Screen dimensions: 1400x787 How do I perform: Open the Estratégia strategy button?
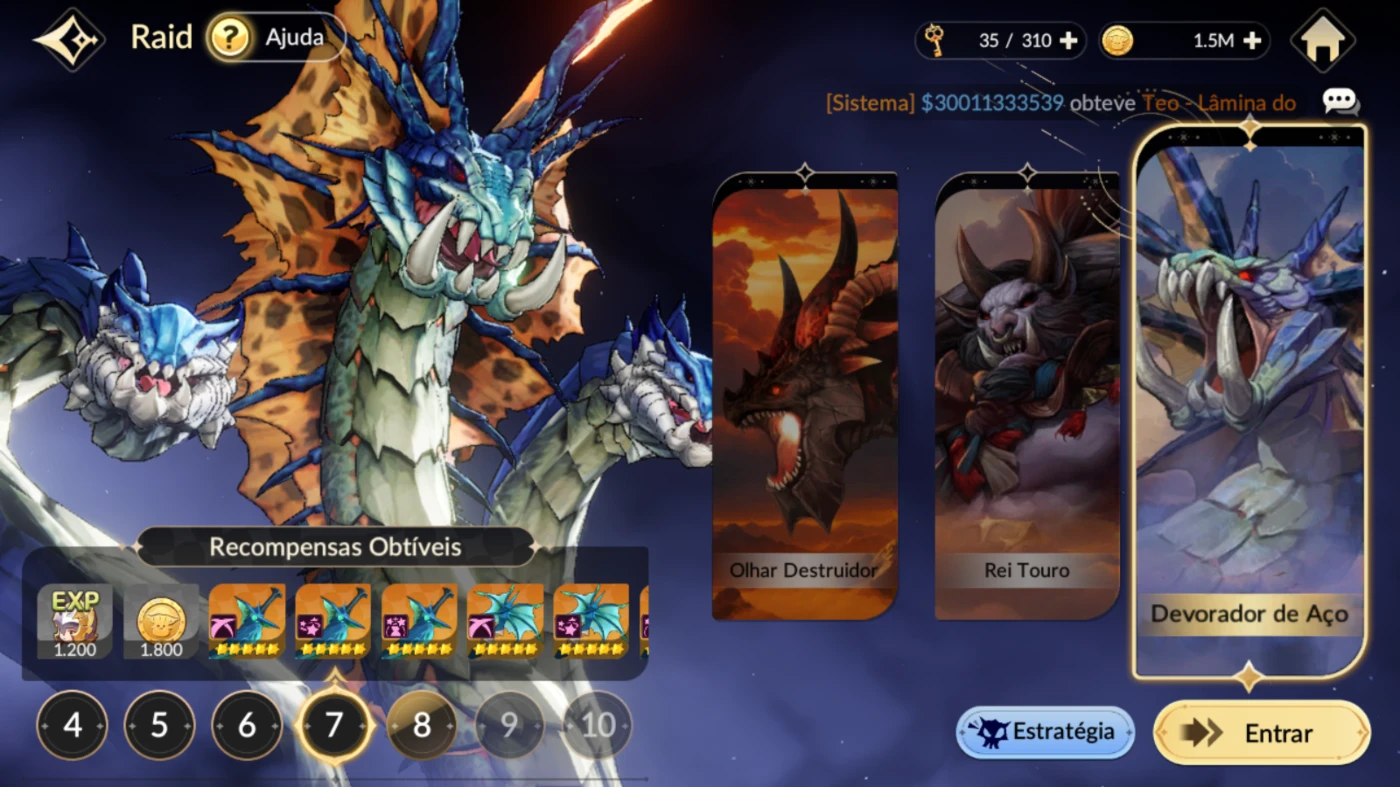click(1045, 732)
